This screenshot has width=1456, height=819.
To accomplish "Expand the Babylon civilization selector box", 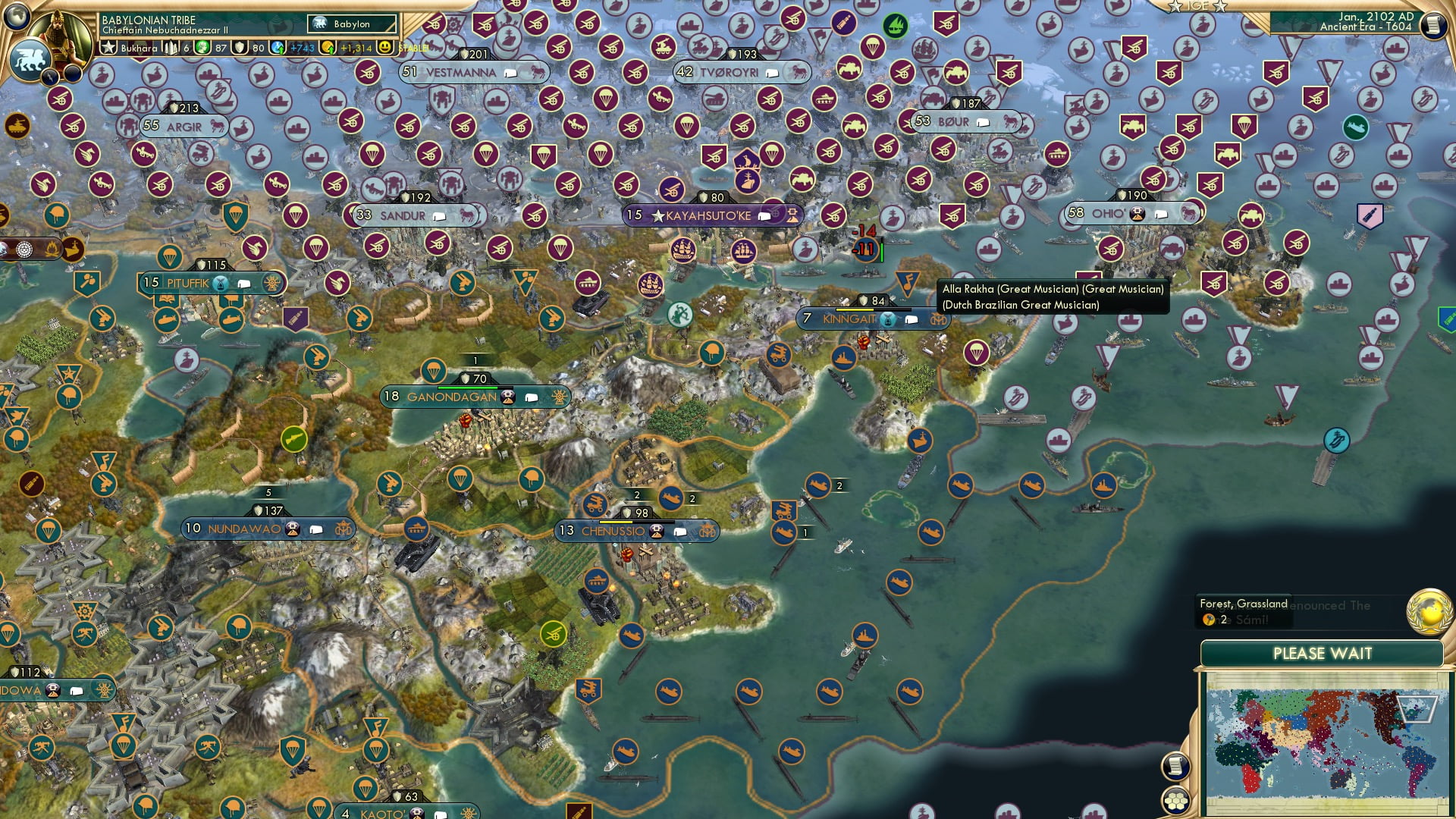I will 353,24.
